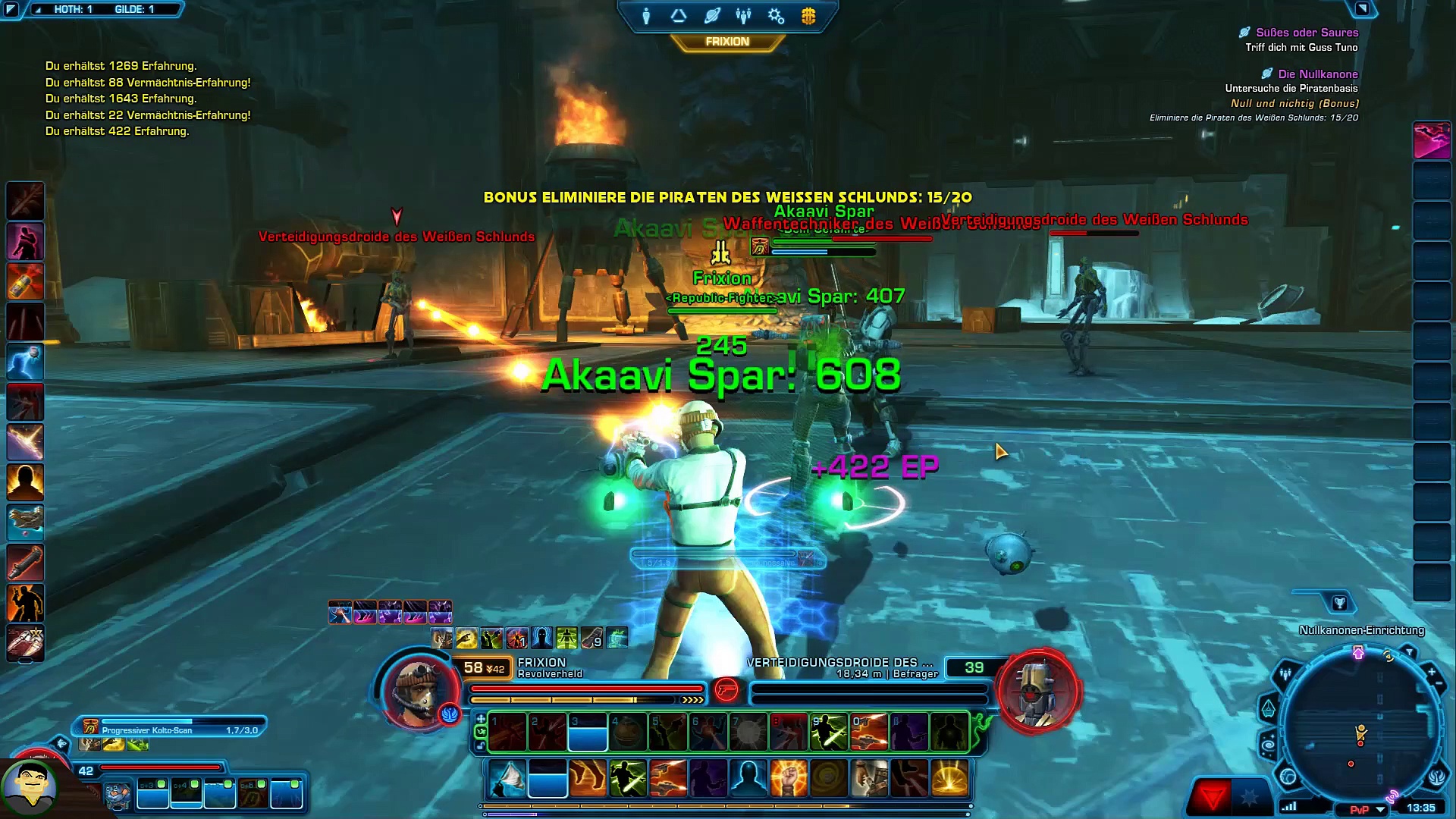Use the thermal grenade ability in slot 4
The width and height of the screenshot is (1456, 819).
628,733
